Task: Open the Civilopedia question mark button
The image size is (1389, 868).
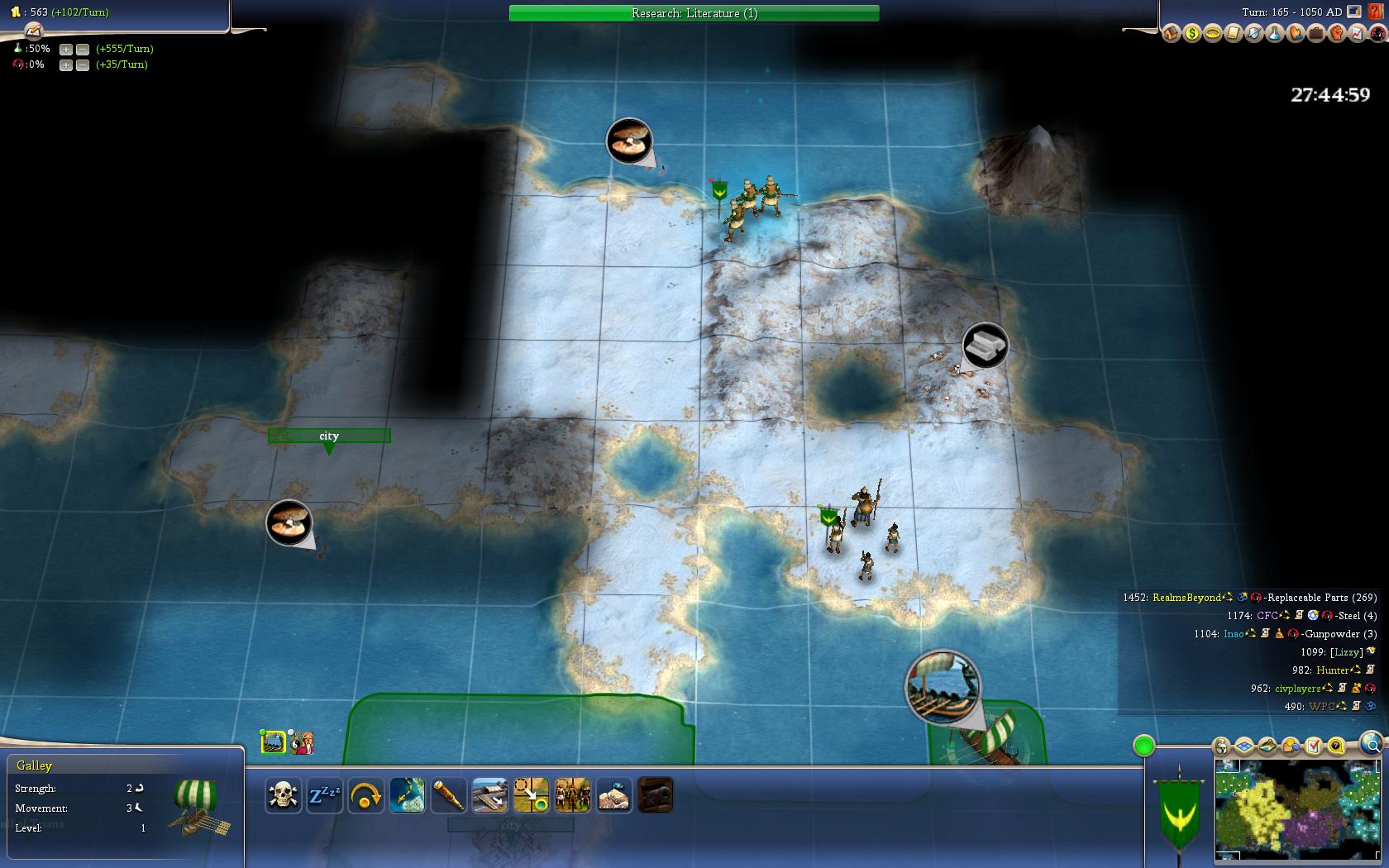Action: [1377, 12]
